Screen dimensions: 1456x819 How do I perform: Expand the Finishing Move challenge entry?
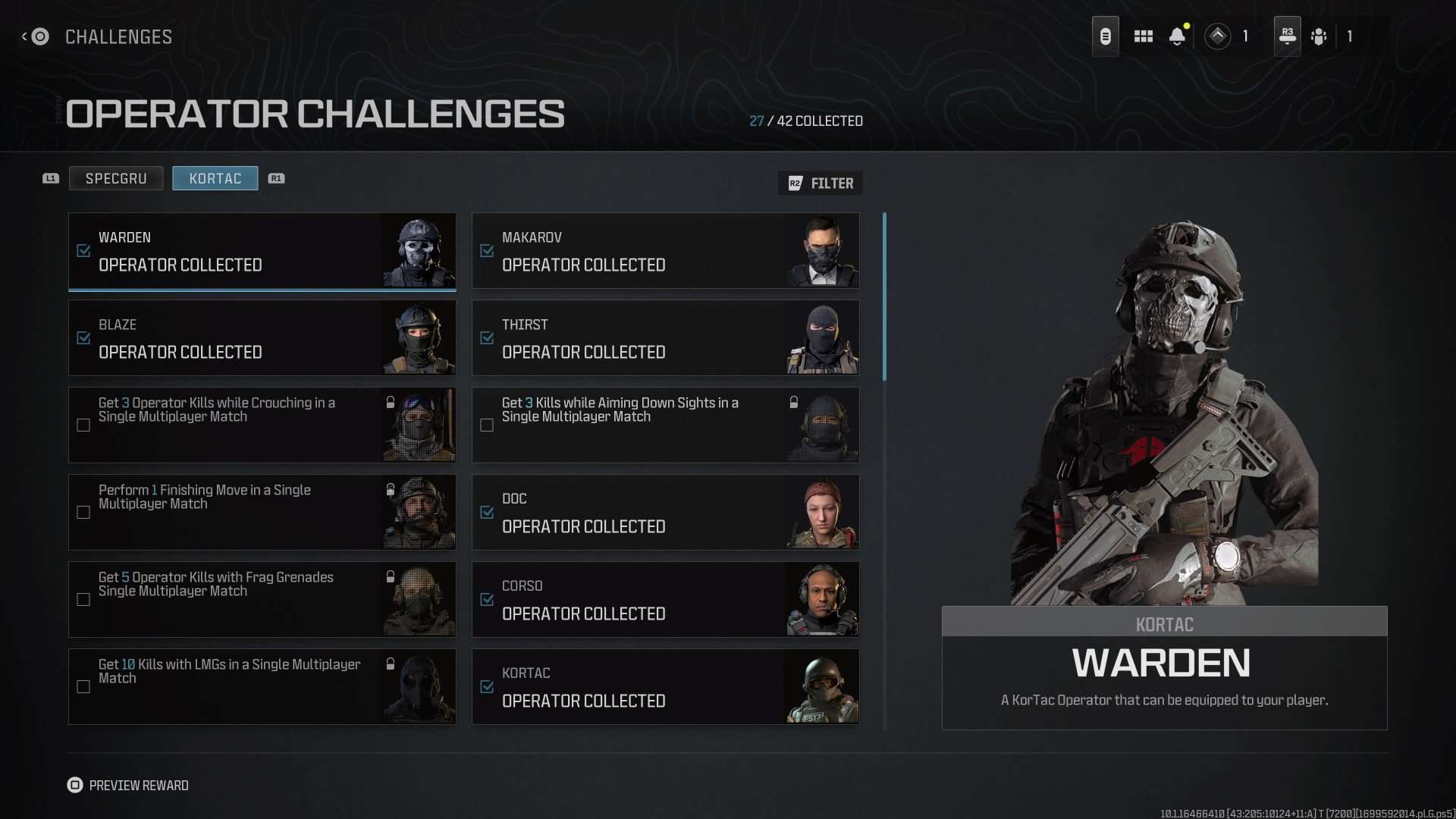coord(262,512)
